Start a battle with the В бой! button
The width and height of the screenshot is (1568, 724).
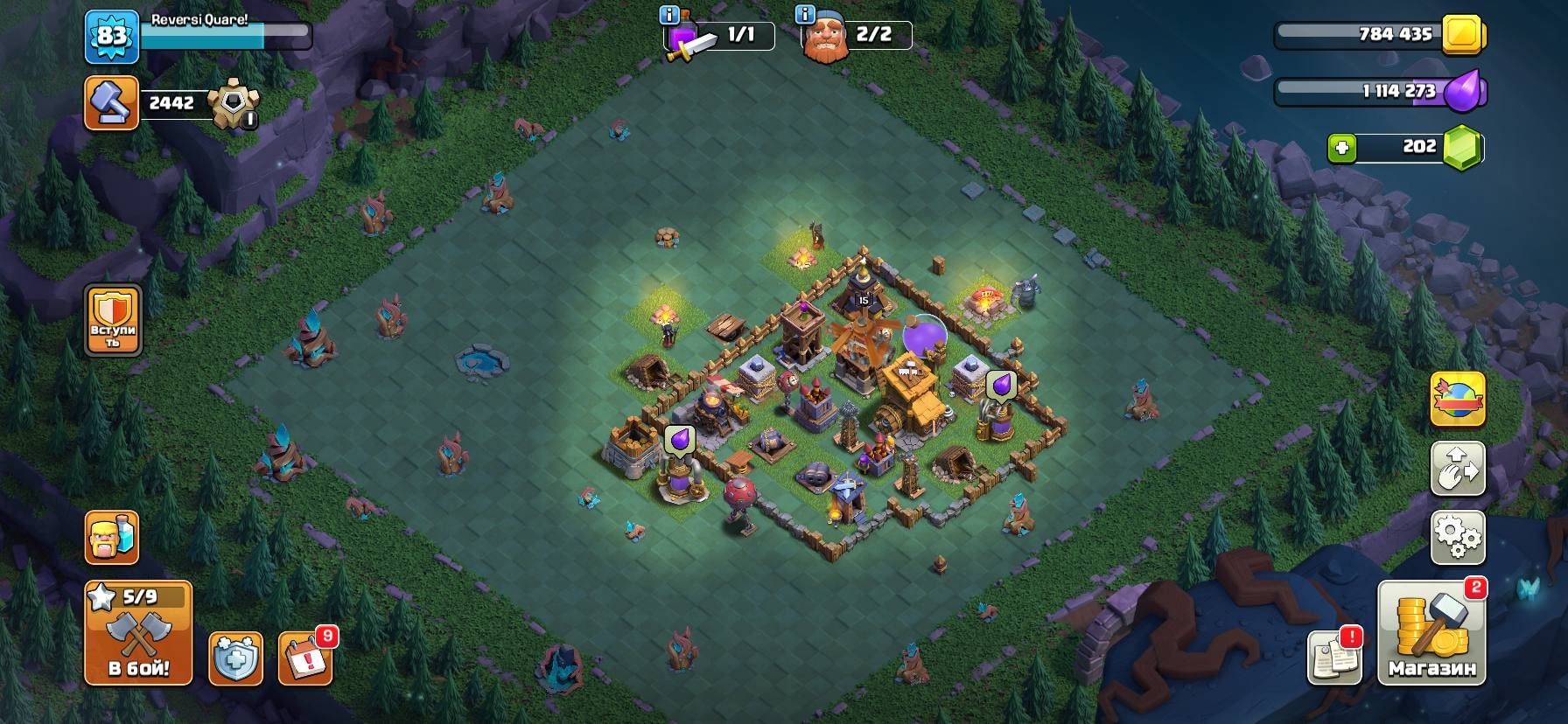pyautogui.click(x=138, y=633)
